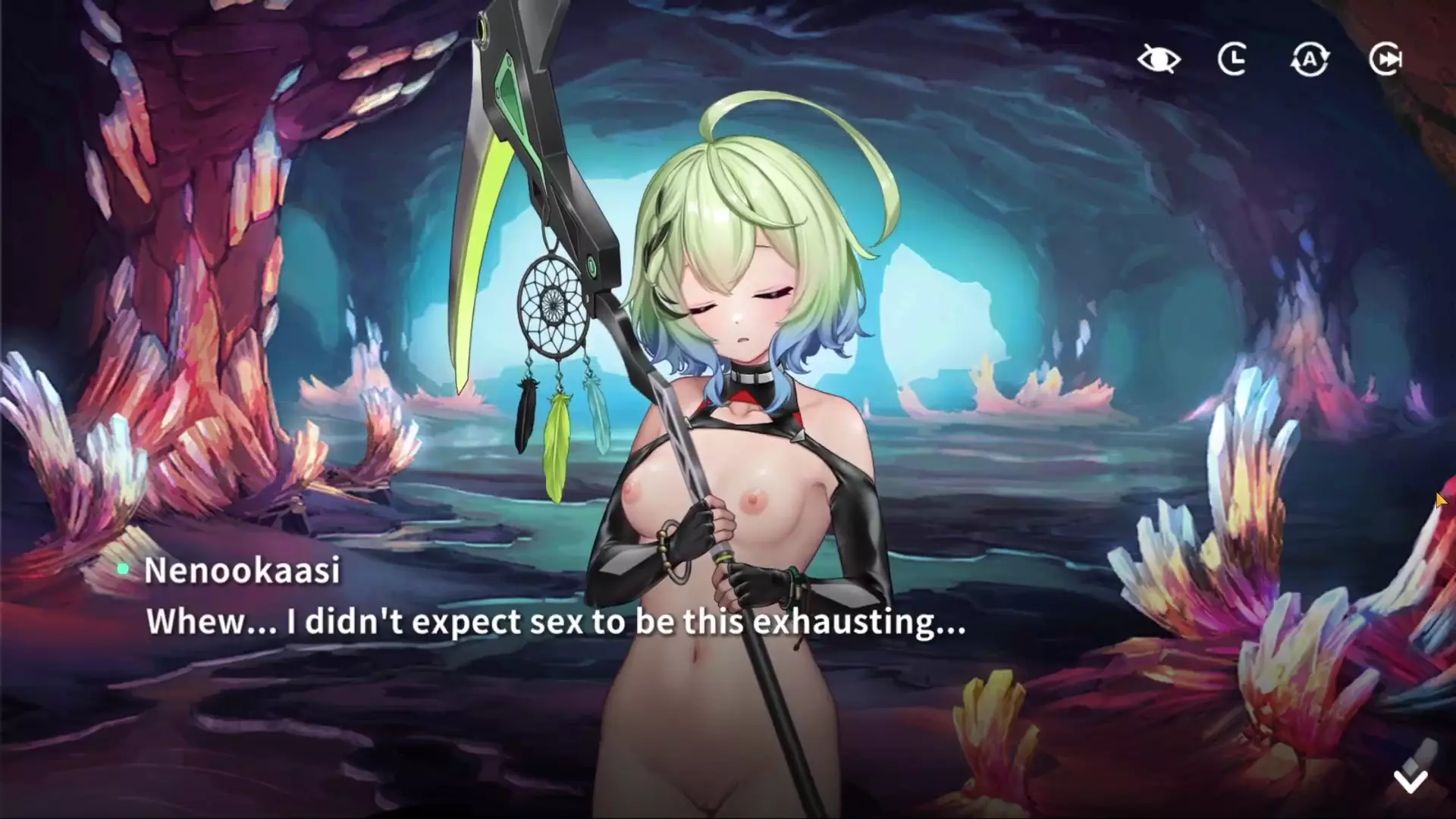Skip the scene with fast-forward icon

coord(1385,59)
